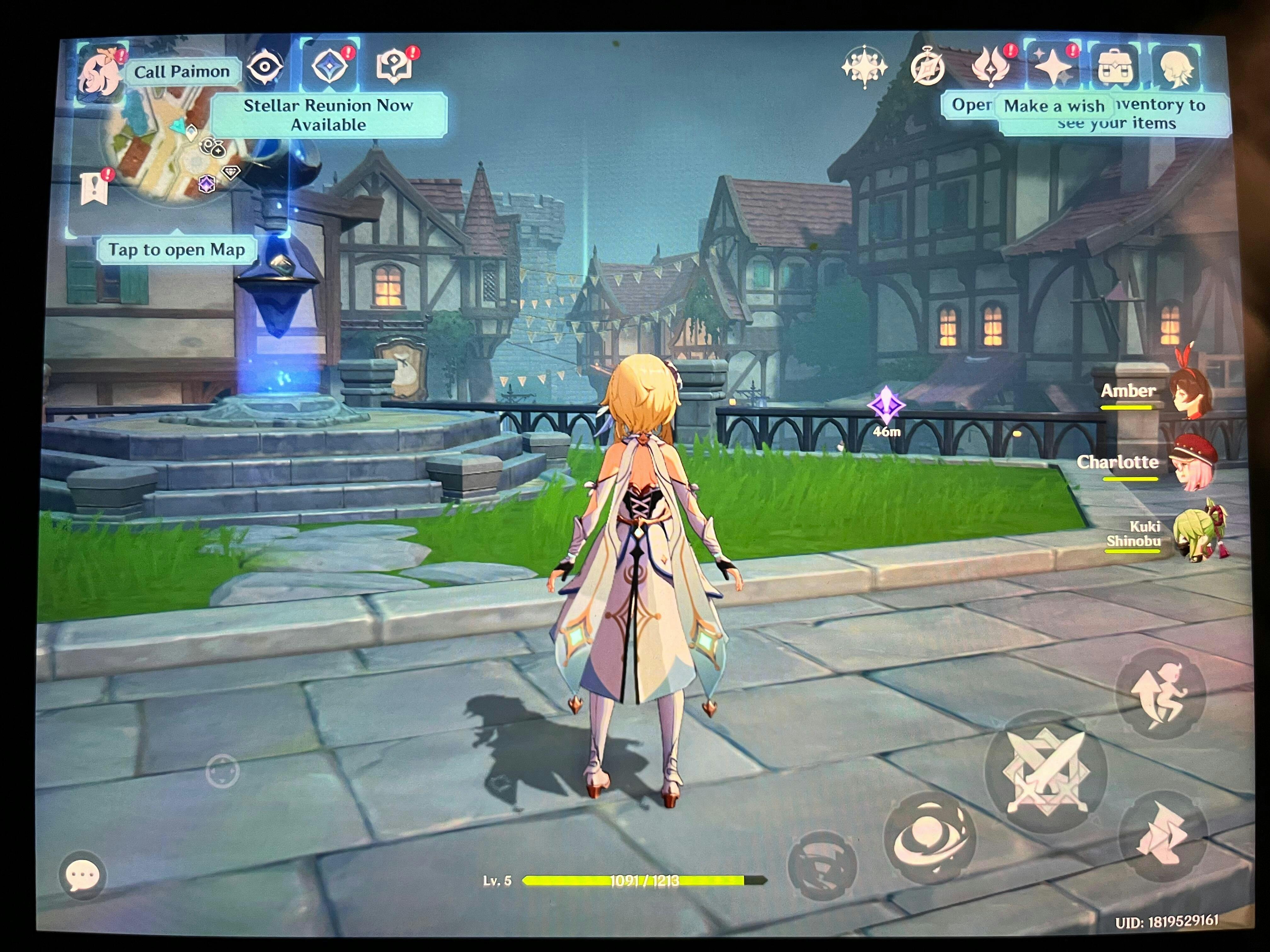The height and width of the screenshot is (952, 1270).
Task: Open the tutorial question mark icon
Action: (394, 66)
